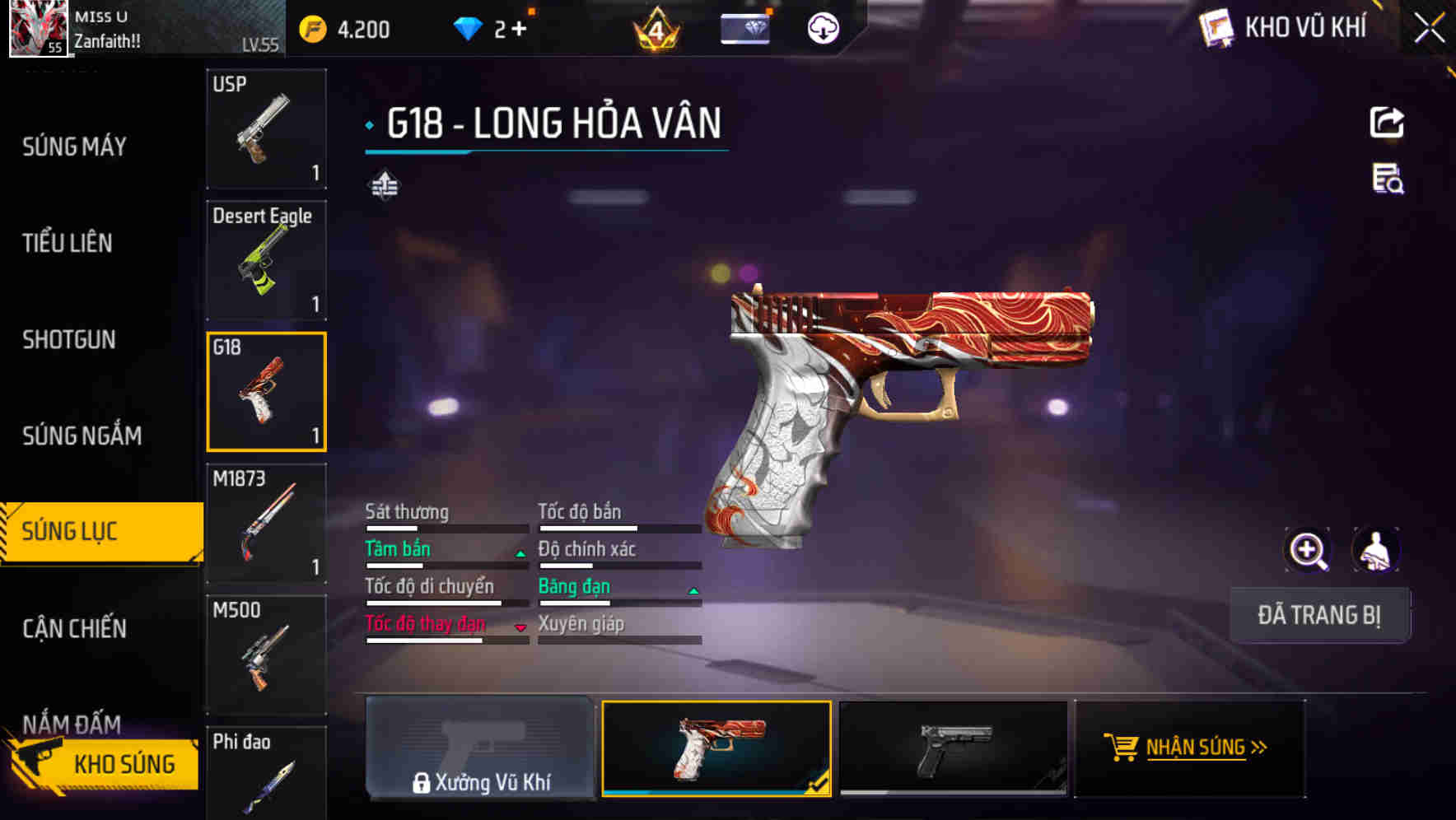1456x820 pixels.
Task: Open the Tiểu Liên weapon category
Action: (68, 243)
